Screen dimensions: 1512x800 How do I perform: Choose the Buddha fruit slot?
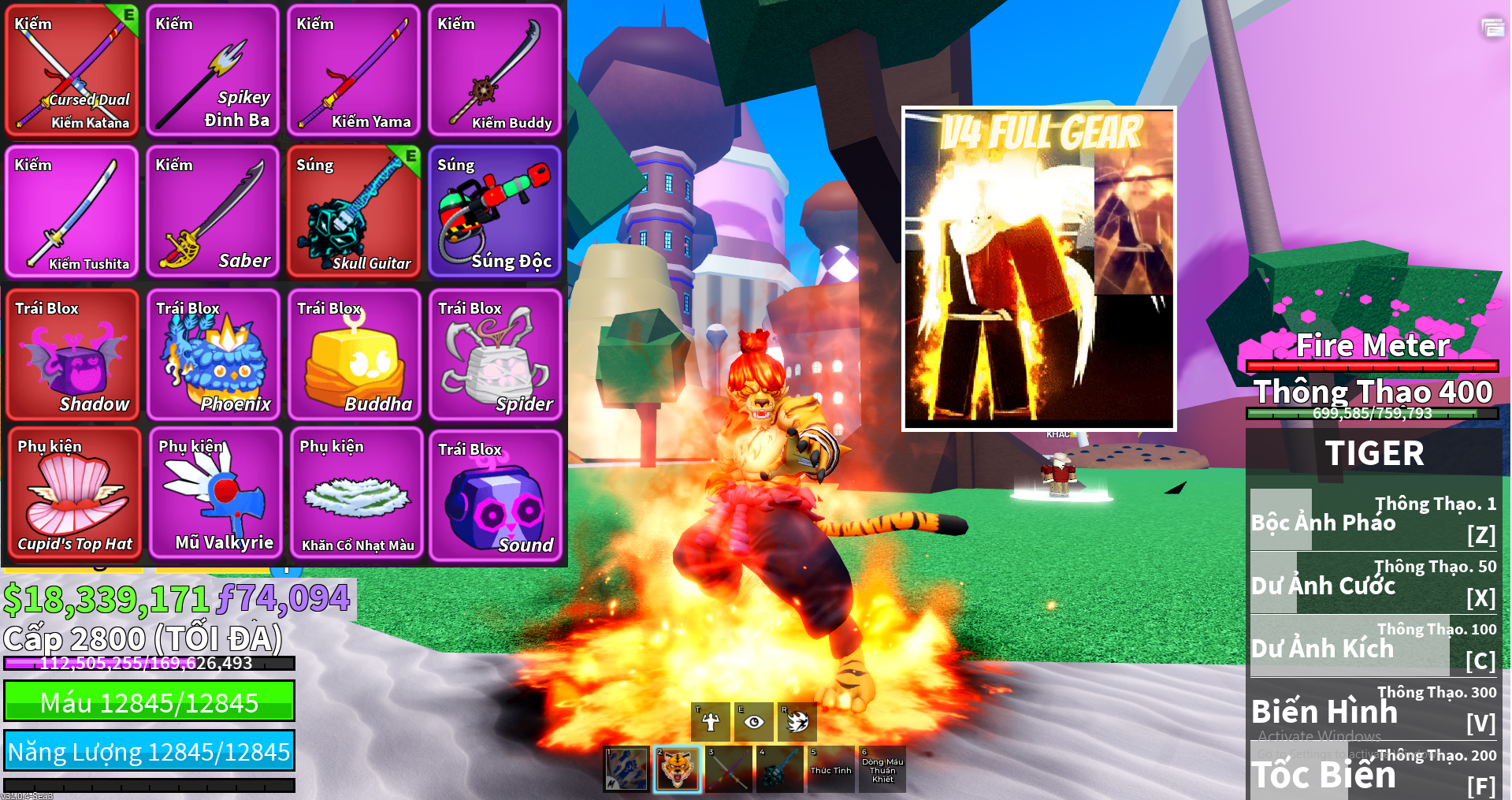coord(354,355)
